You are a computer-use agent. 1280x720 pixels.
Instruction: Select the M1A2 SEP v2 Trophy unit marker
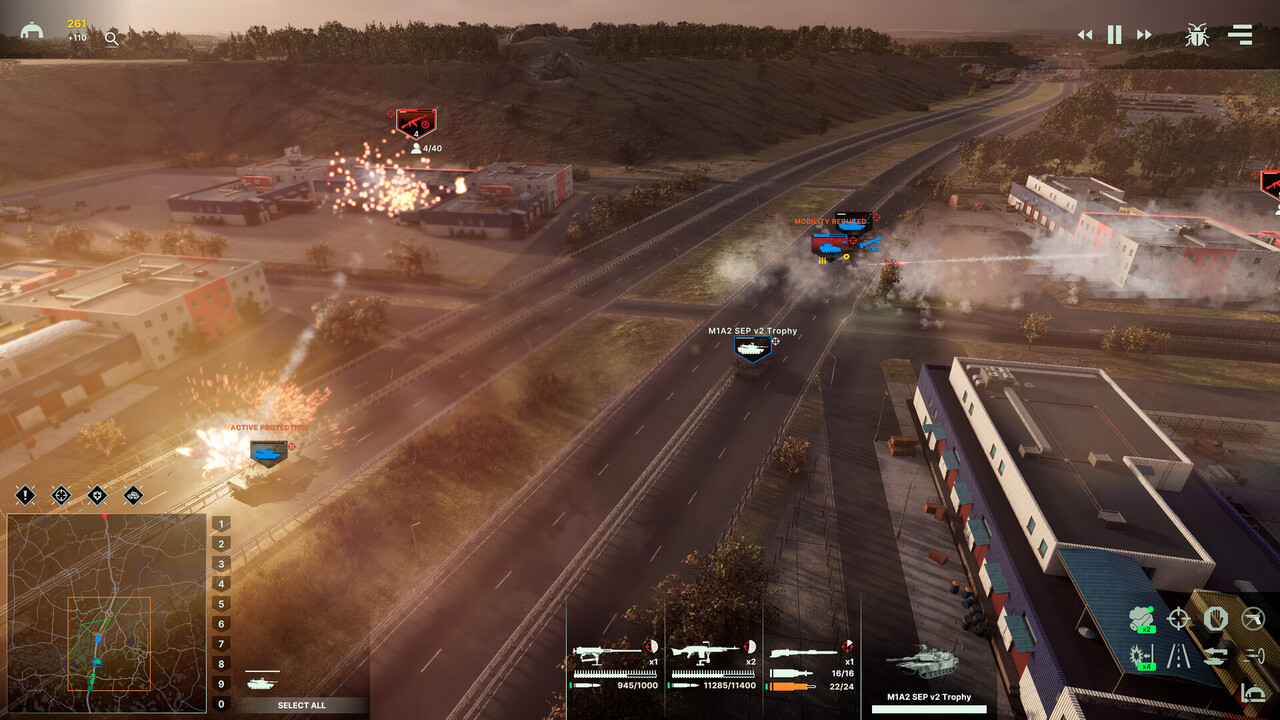(x=752, y=347)
